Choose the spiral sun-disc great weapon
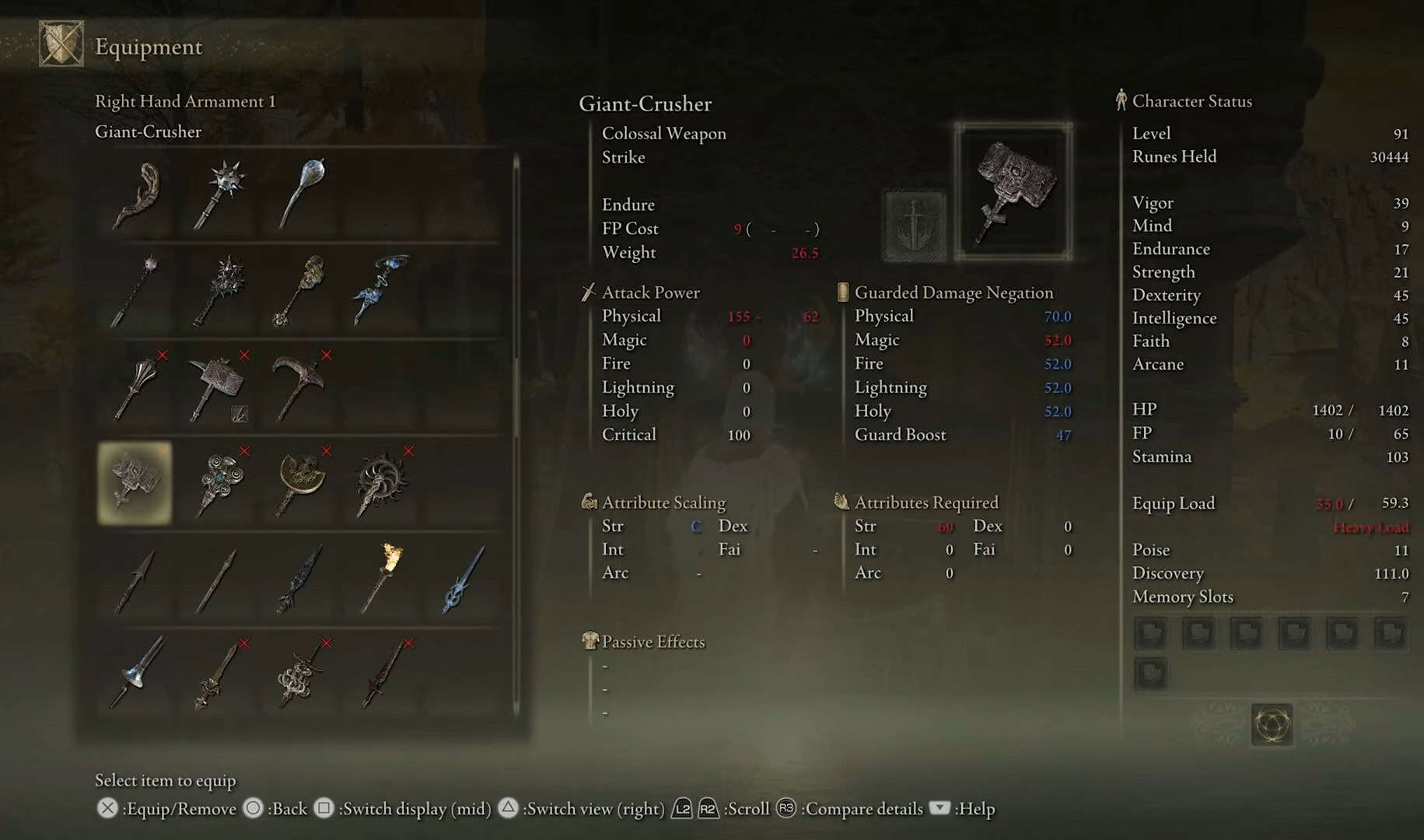The image size is (1424, 840). (381, 484)
